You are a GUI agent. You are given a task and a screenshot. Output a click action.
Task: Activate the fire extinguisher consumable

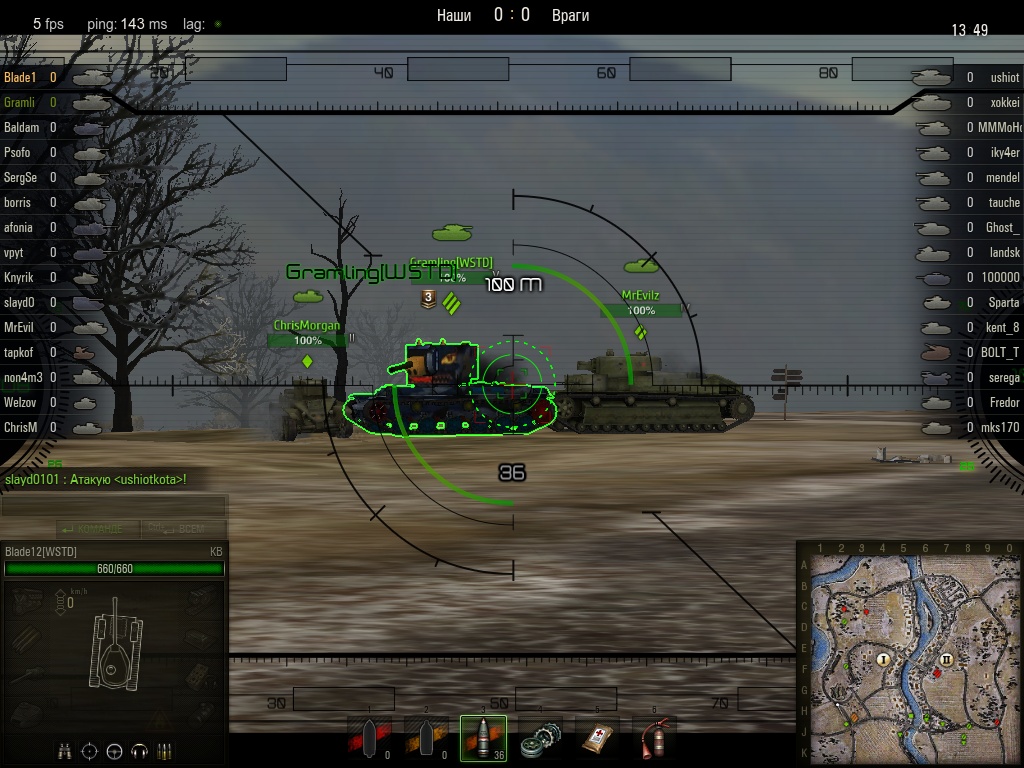tap(653, 738)
